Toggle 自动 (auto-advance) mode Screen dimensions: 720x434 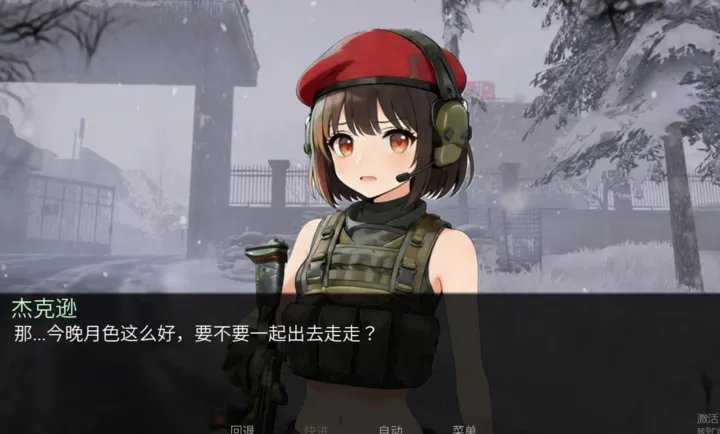(x=390, y=429)
